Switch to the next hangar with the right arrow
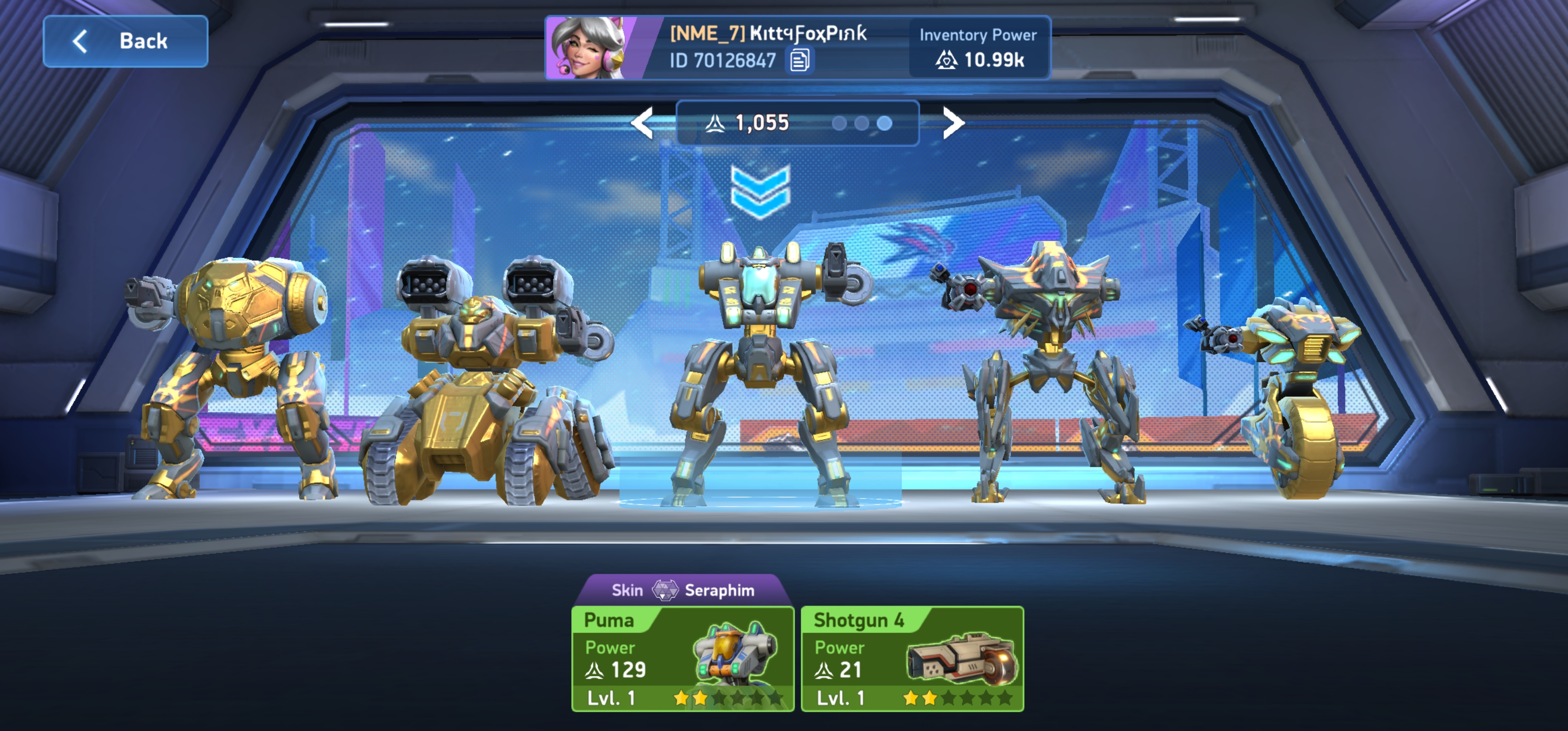This screenshot has width=1568, height=731. pos(953,123)
